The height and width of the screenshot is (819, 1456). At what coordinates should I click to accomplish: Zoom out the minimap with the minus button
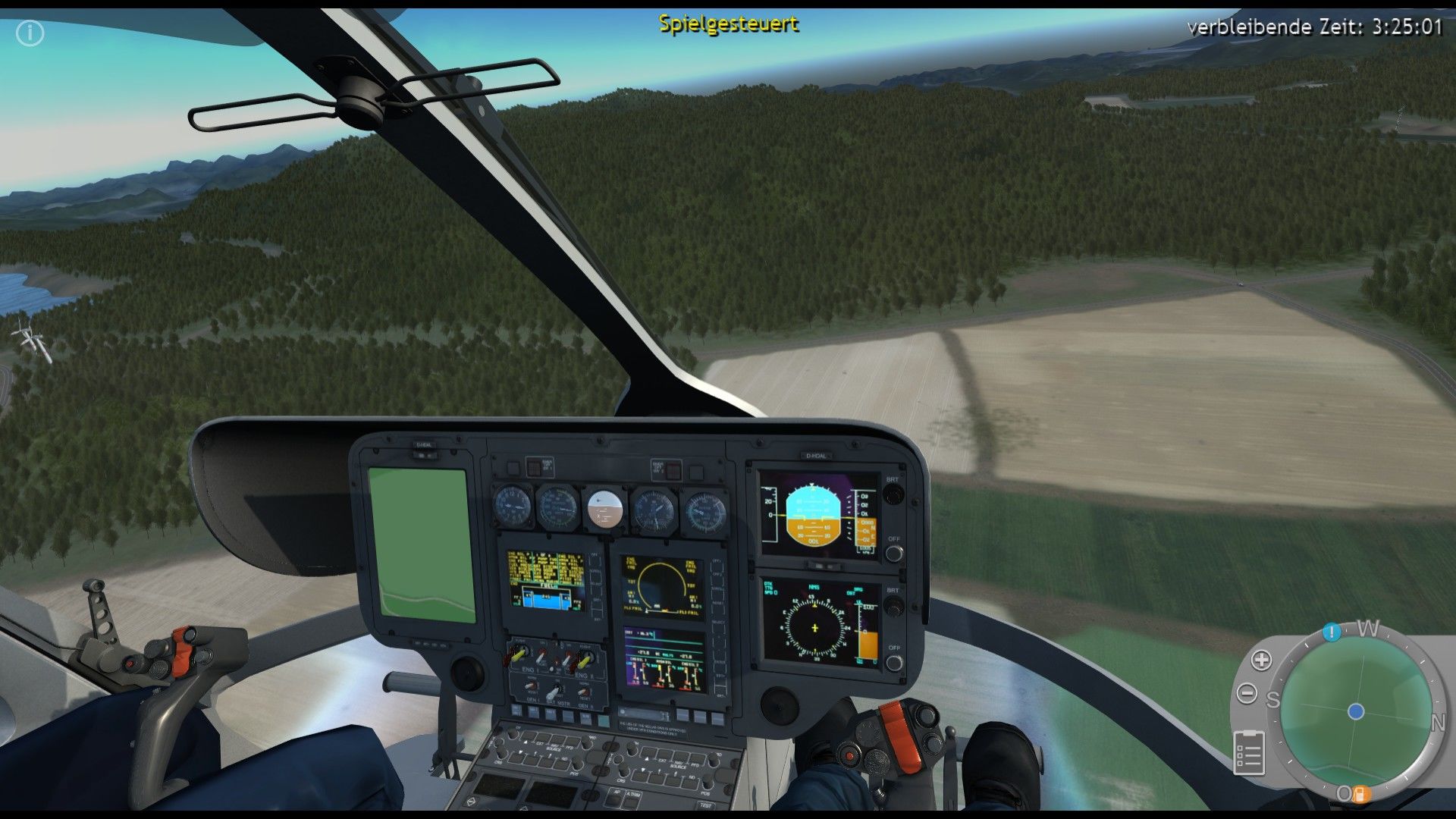[x=1247, y=693]
